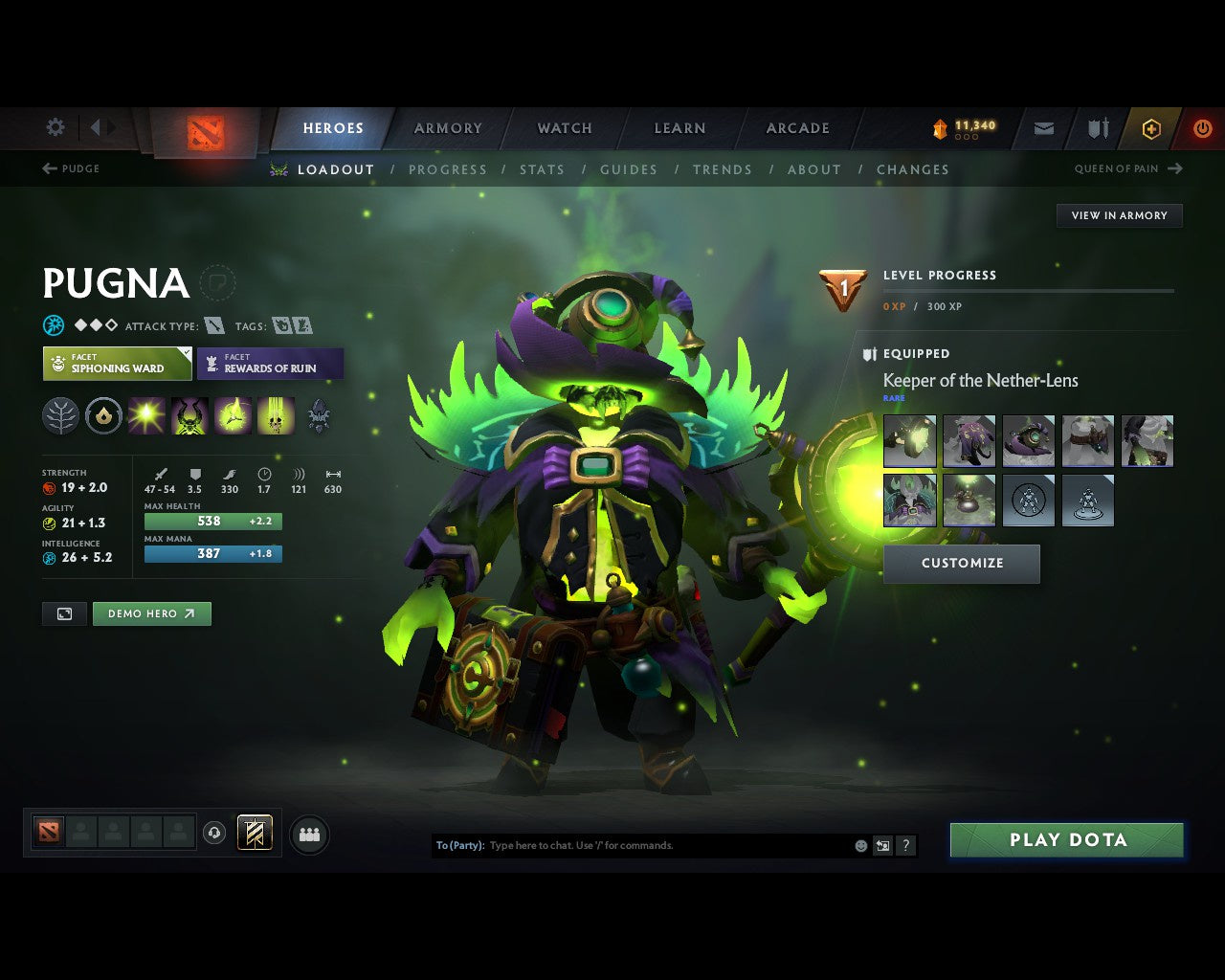Open the Nether Blast ability icon
This screenshot has width=1225, height=980.
tap(145, 415)
